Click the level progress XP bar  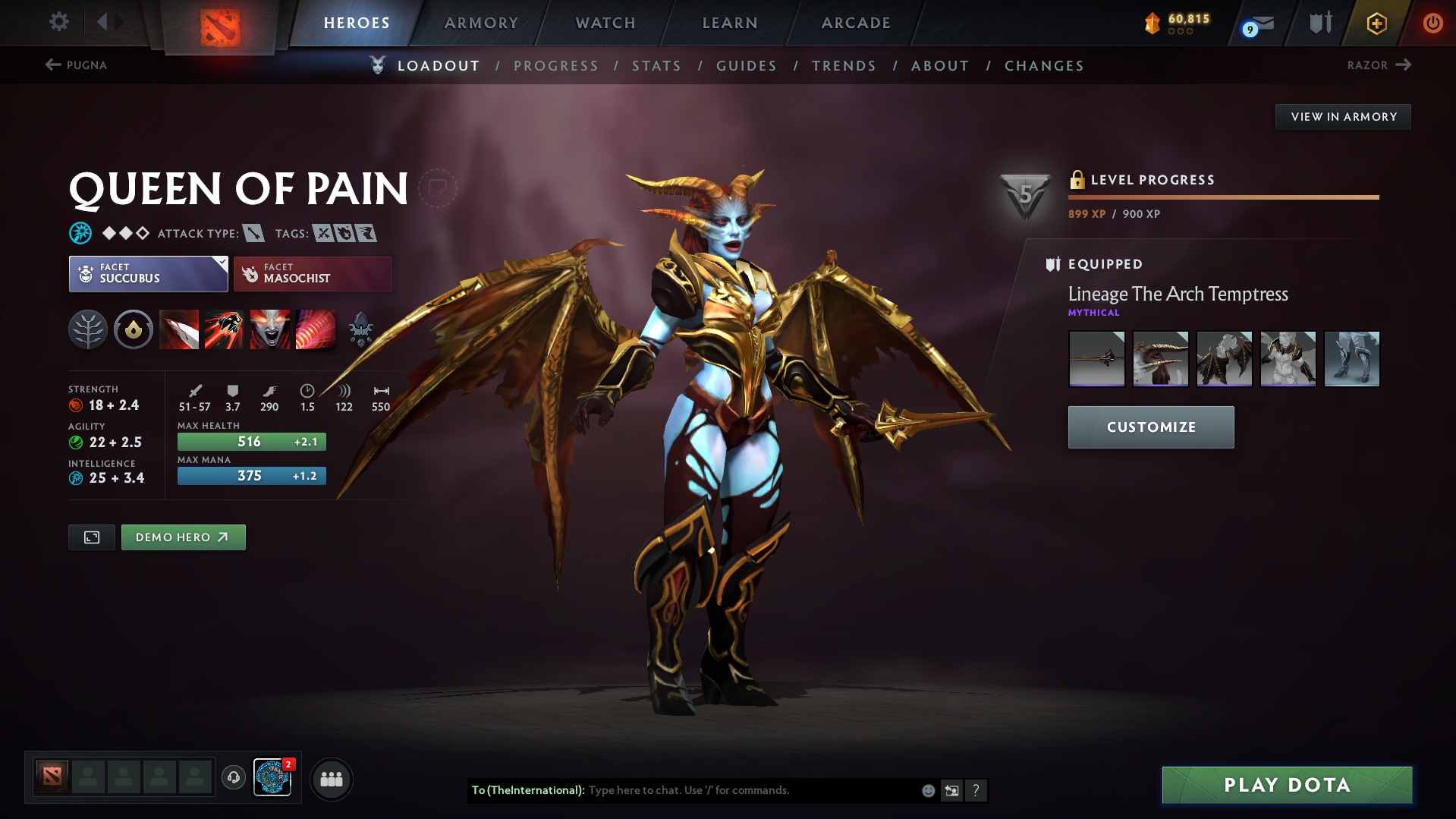(x=1223, y=197)
